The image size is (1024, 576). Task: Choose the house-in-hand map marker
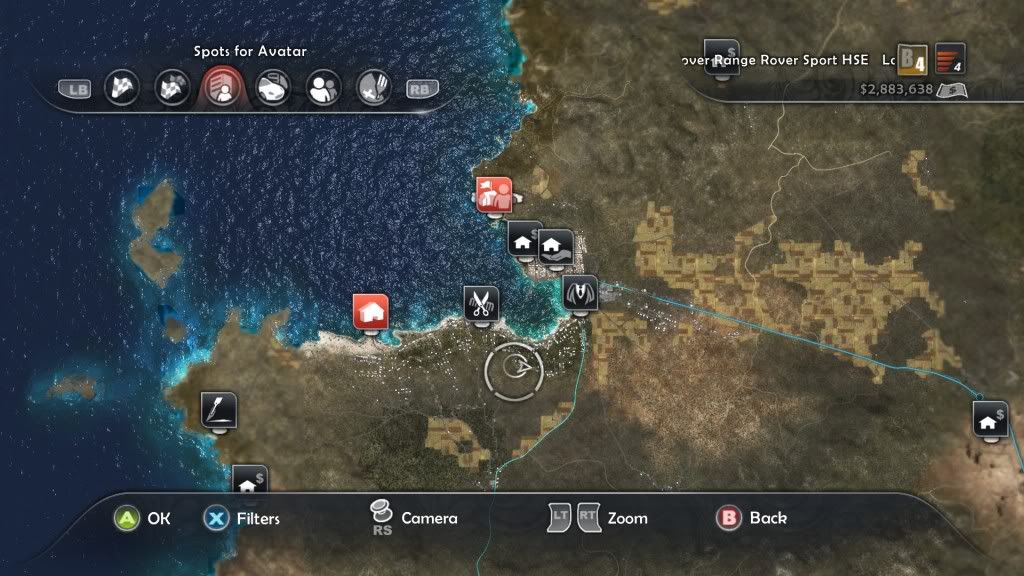(555, 245)
